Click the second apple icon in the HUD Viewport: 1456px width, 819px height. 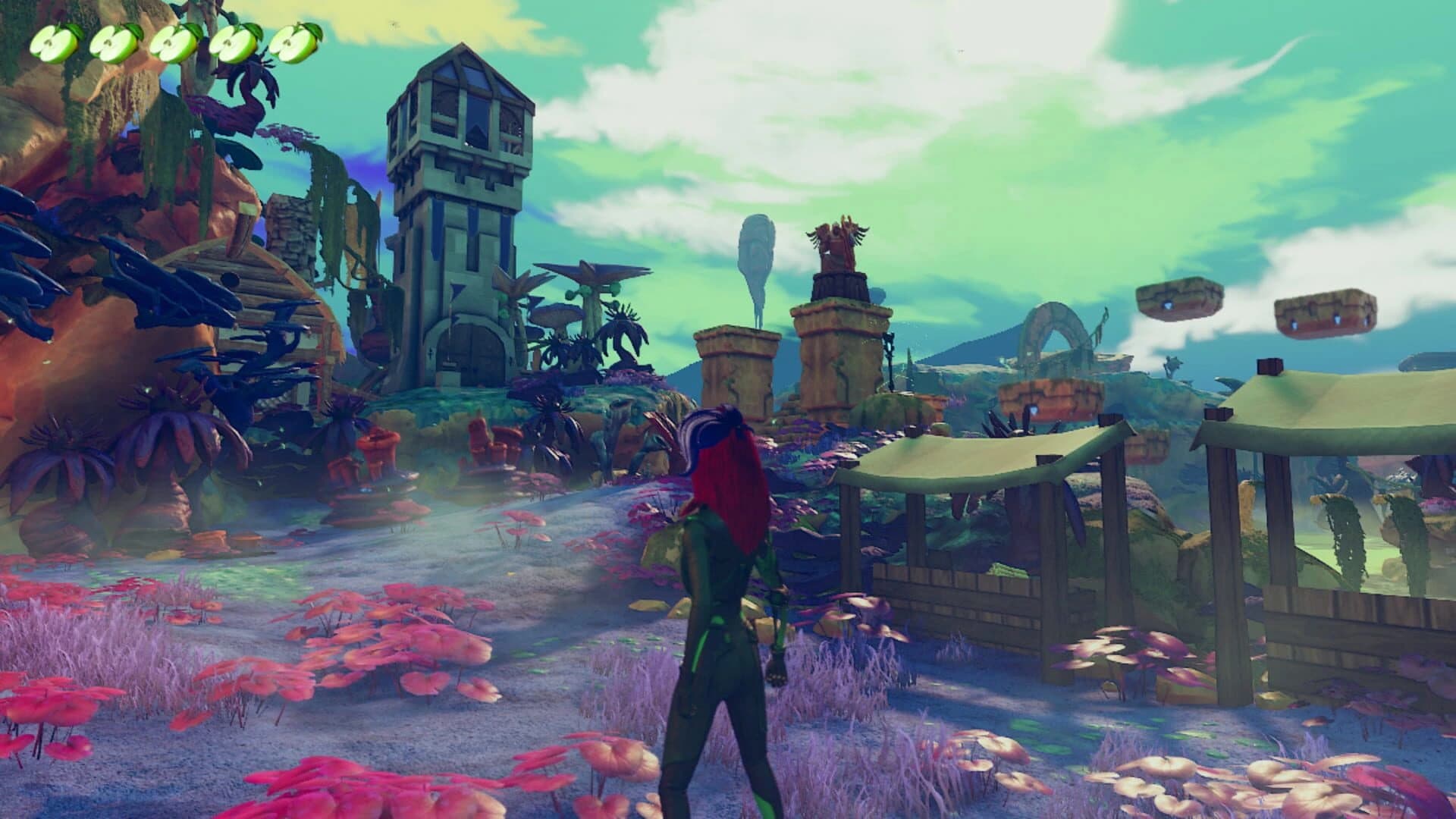[x=112, y=42]
